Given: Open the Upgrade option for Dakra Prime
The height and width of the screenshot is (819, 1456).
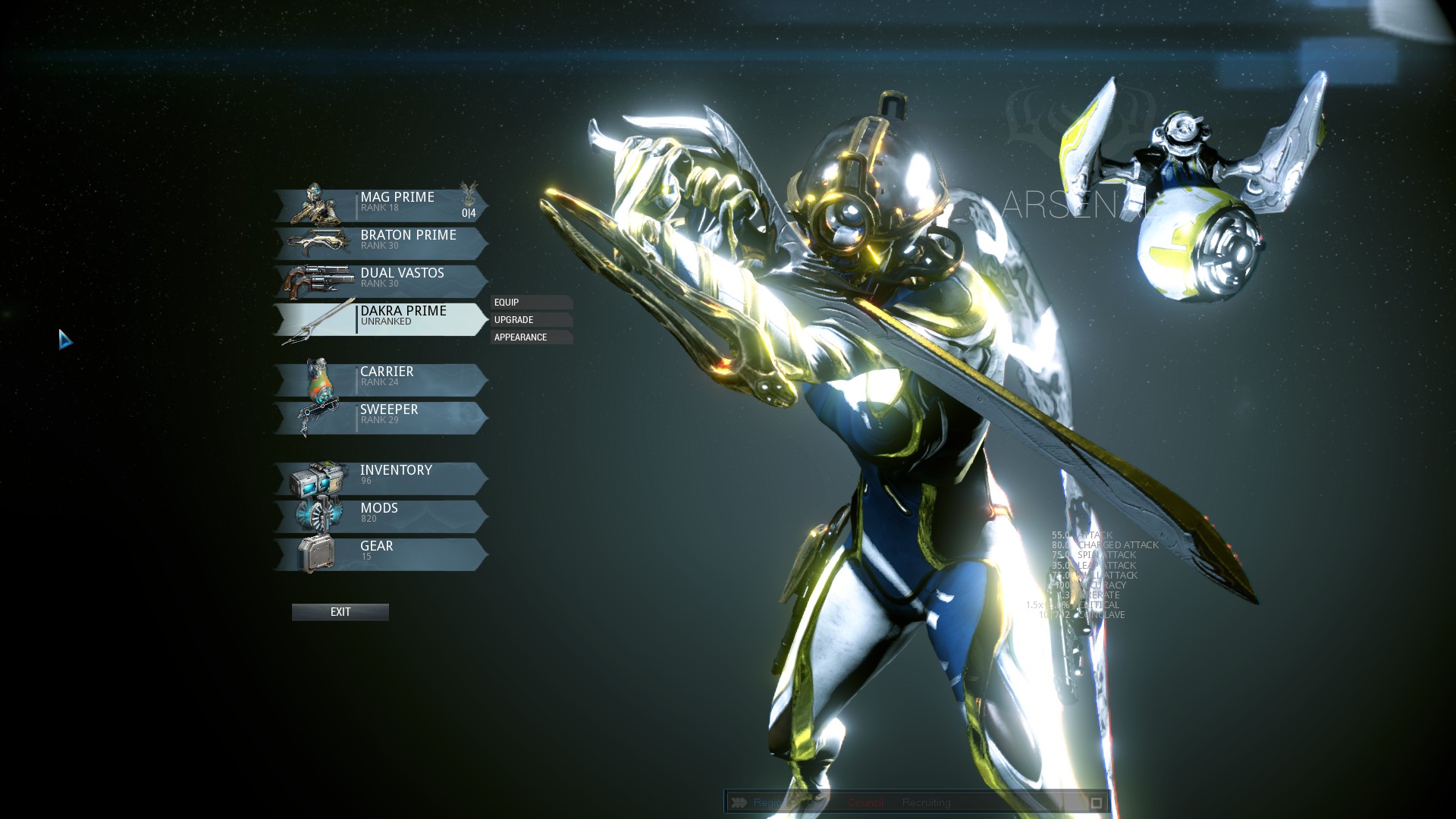Looking at the screenshot, I should [530, 319].
